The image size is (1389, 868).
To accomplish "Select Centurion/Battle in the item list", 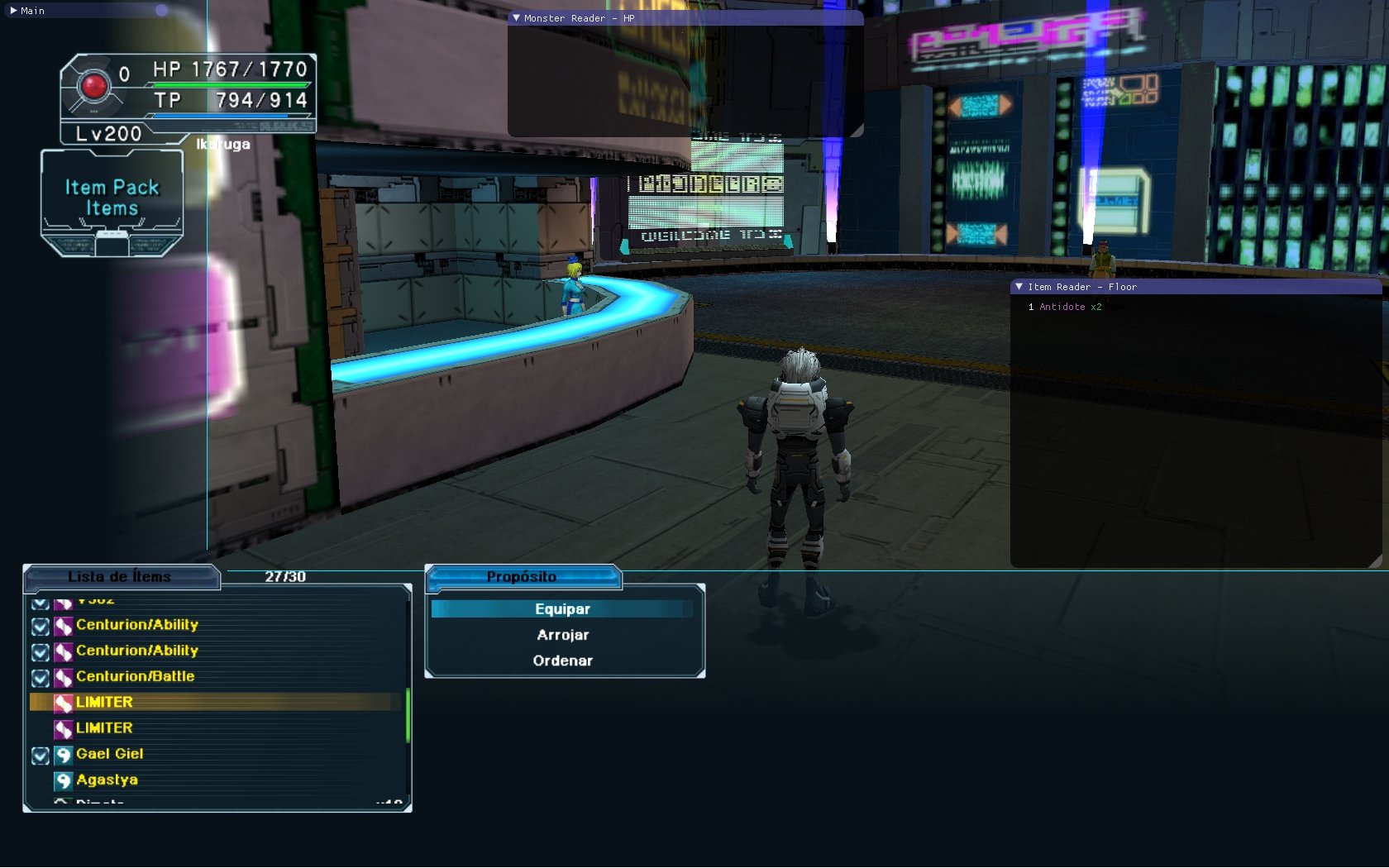I will (x=135, y=676).
